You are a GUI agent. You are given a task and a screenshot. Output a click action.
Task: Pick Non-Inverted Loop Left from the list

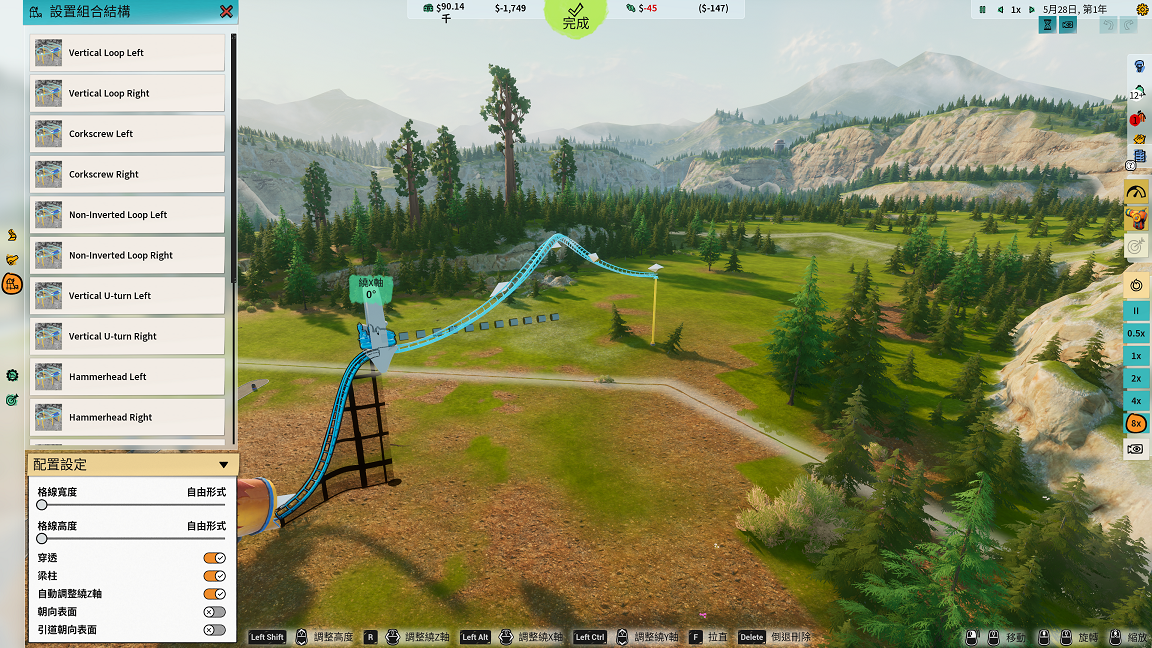click(127, 215)
